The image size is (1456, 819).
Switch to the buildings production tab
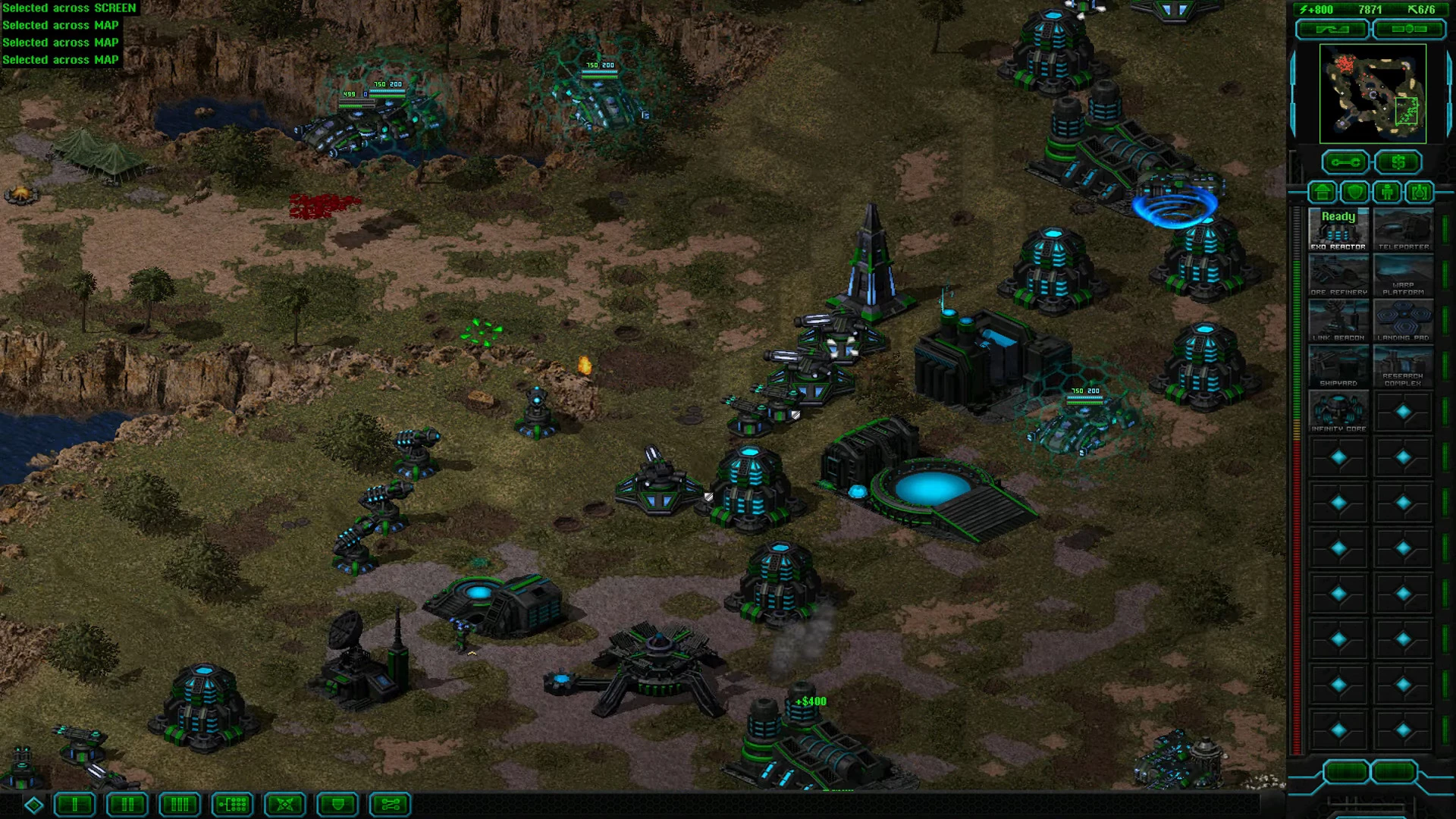pos(1323,192)
